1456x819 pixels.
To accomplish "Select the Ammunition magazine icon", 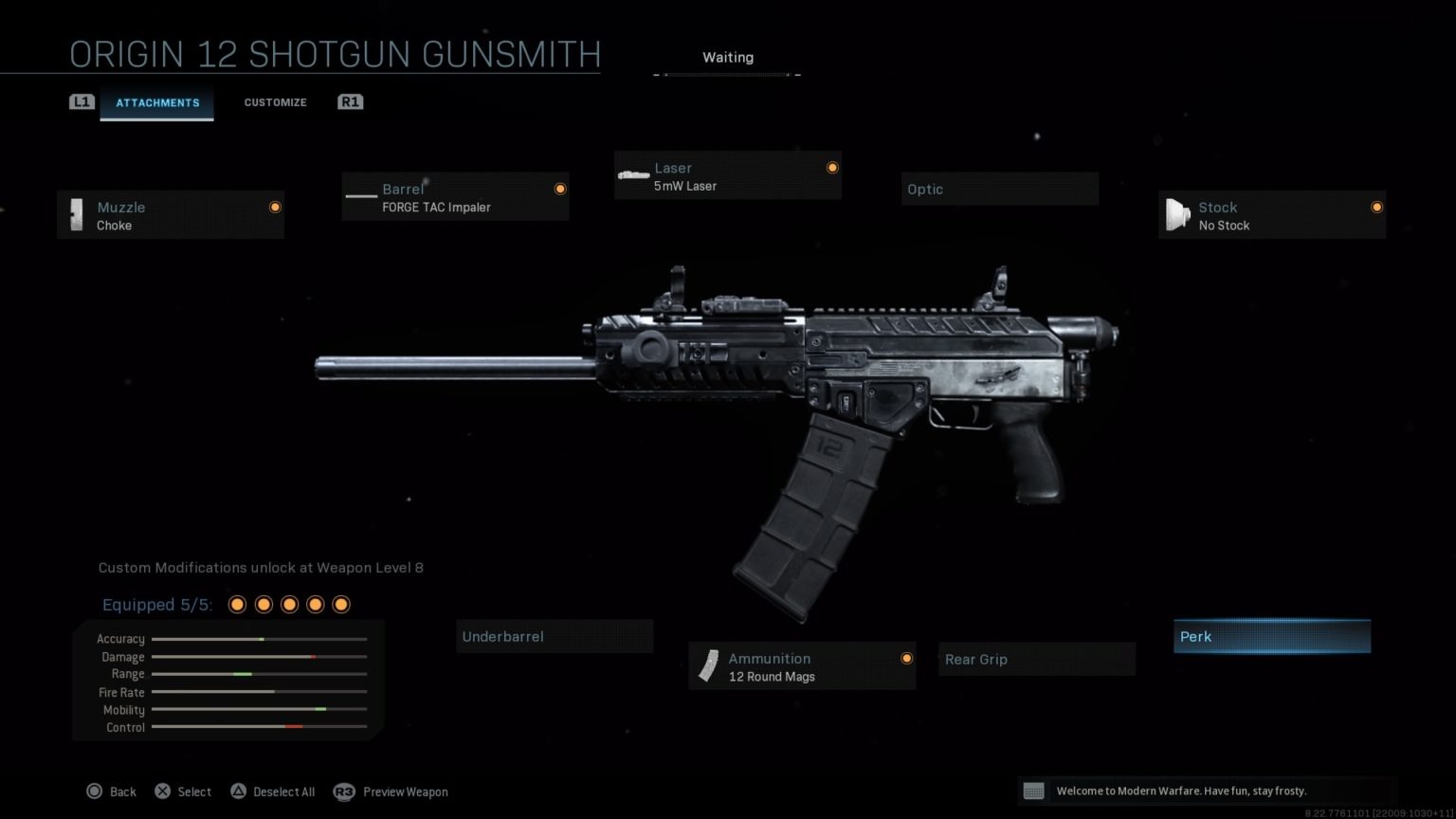I will click(x=707, y=666).
